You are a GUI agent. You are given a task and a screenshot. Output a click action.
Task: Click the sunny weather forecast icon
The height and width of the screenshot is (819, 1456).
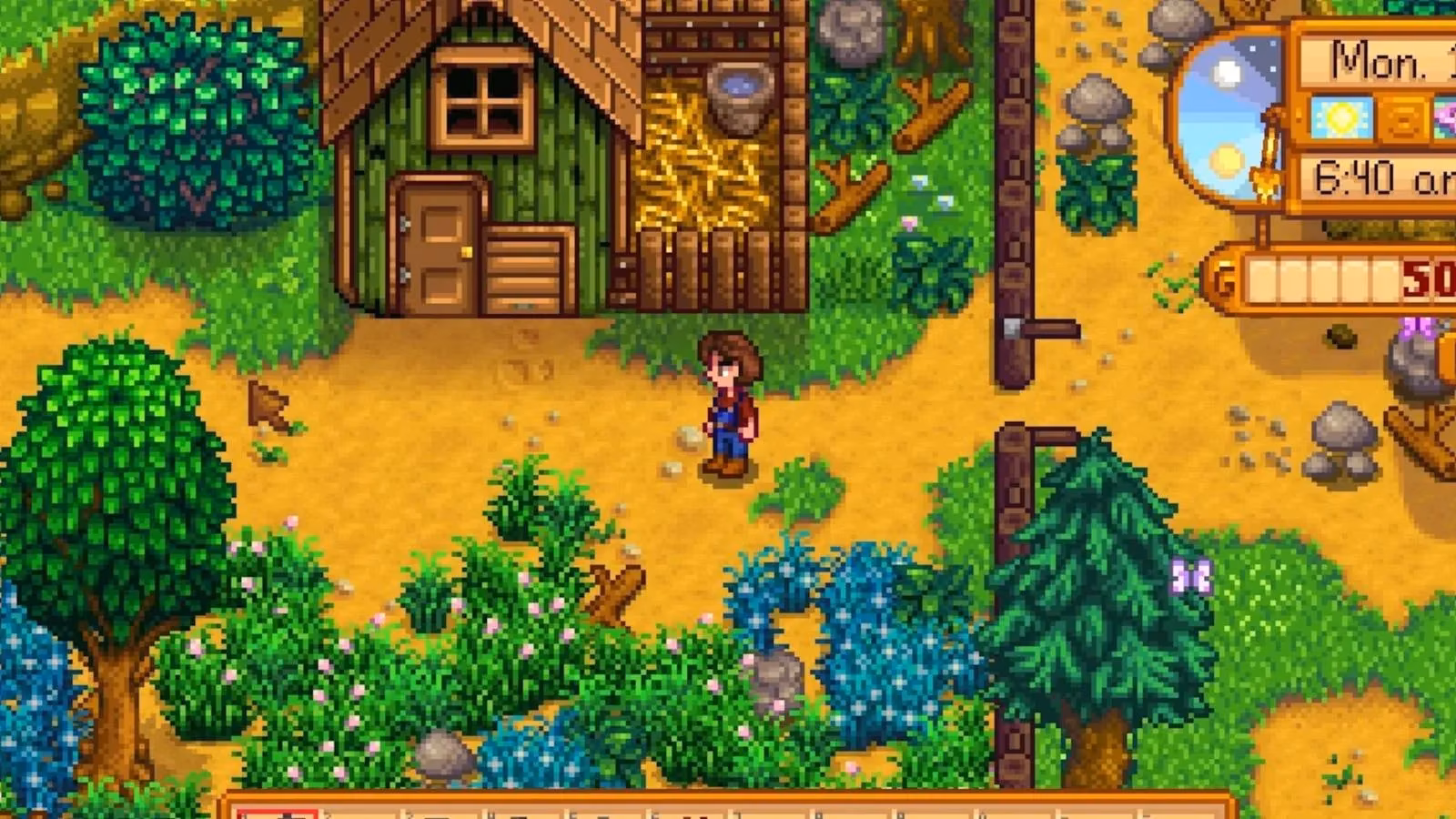tap(1340, 118)
